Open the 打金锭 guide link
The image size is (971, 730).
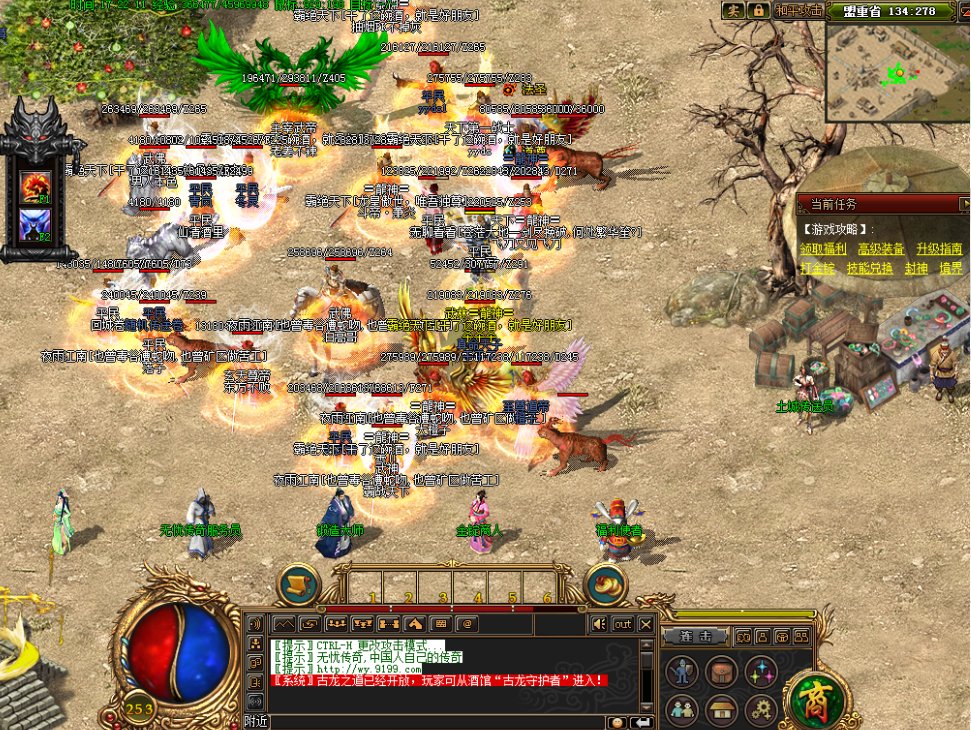(x=816, y=269)
